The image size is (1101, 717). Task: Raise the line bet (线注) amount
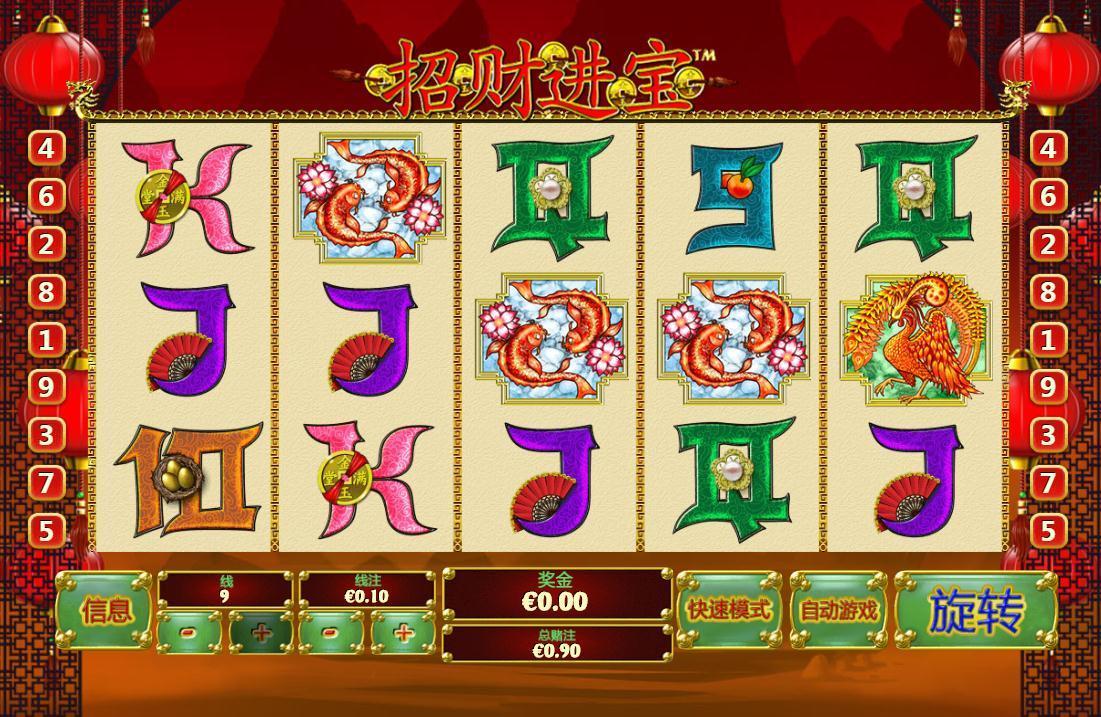tap(403, 632)
